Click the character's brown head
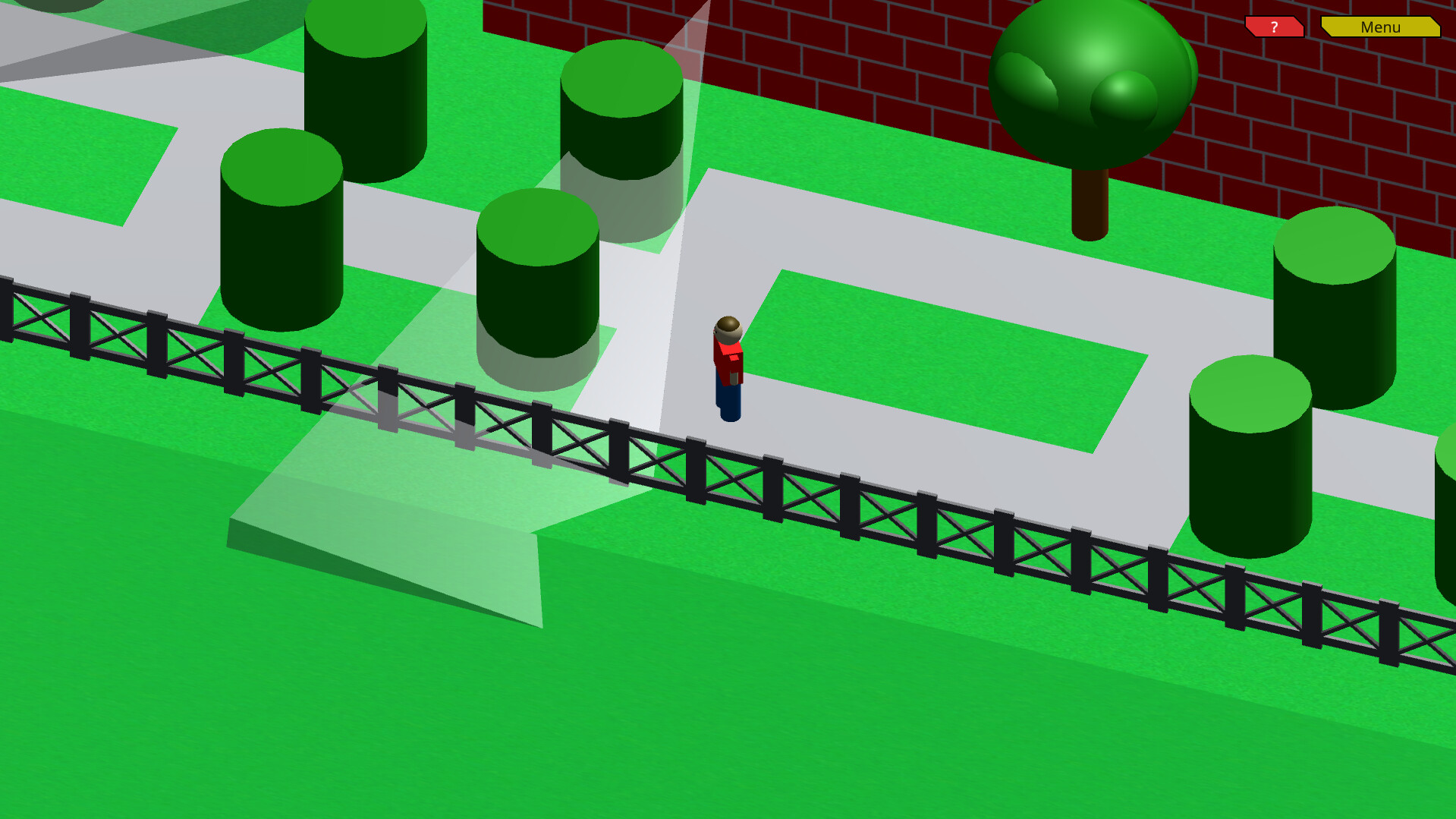1456x819 pixels. pyautogui.click(x=728, y=326)
